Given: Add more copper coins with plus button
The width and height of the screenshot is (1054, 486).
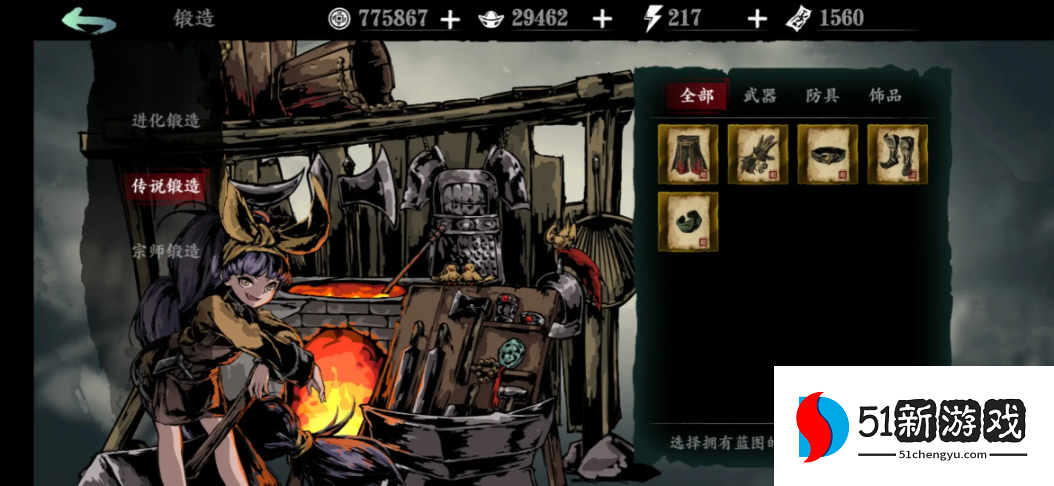Looking at the screenshot, I should coord(451,19).
